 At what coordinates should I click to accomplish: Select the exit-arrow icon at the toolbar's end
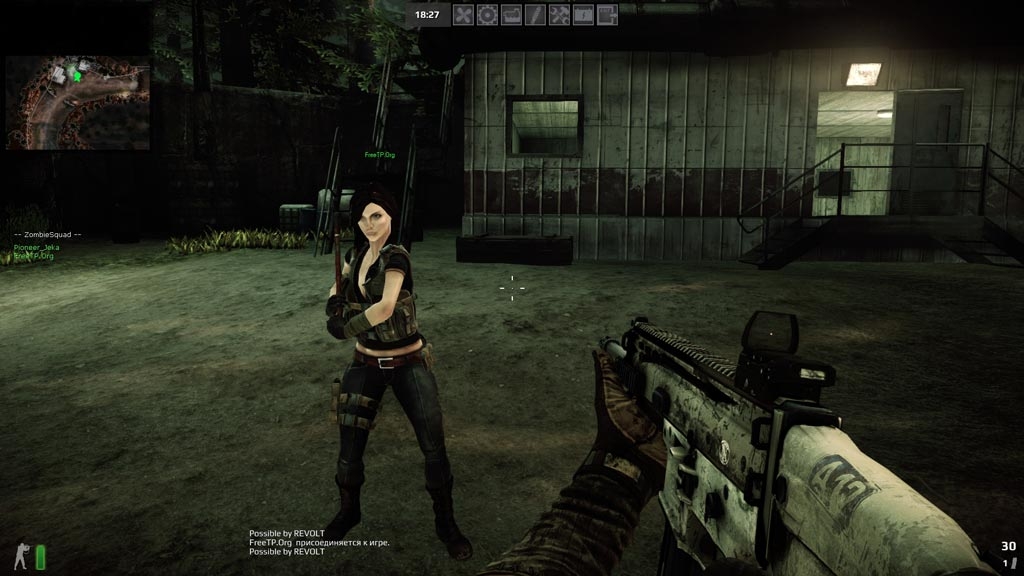tap(607, 15)
